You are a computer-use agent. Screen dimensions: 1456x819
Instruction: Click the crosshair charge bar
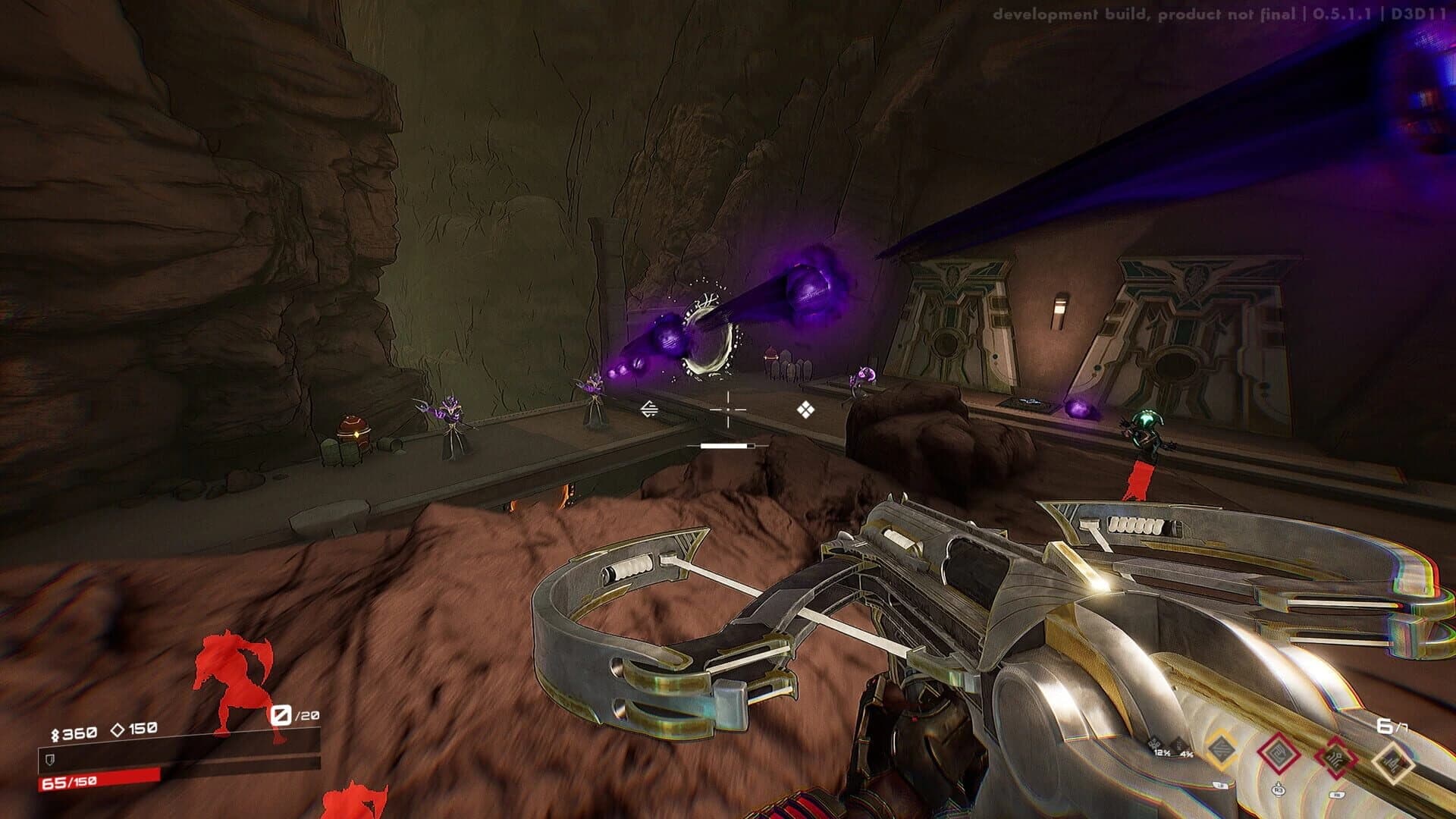click(726, 446)
